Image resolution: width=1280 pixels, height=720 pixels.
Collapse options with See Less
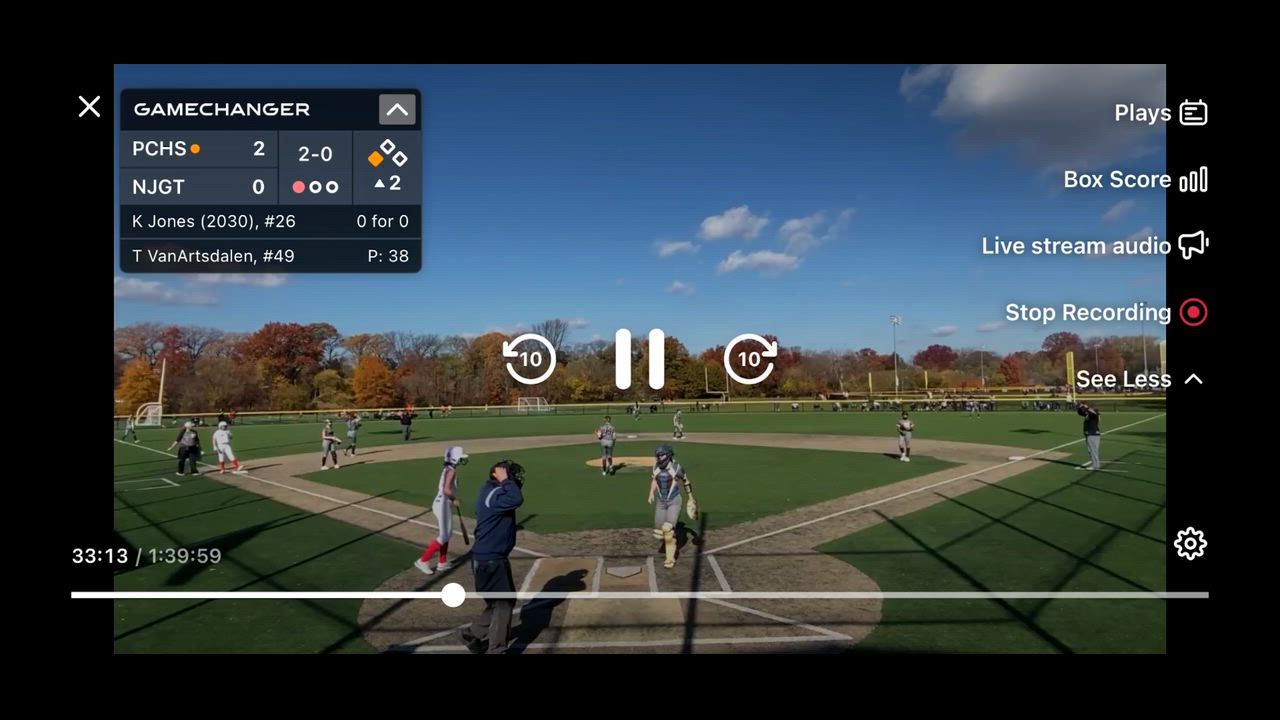click(1139, 379)
